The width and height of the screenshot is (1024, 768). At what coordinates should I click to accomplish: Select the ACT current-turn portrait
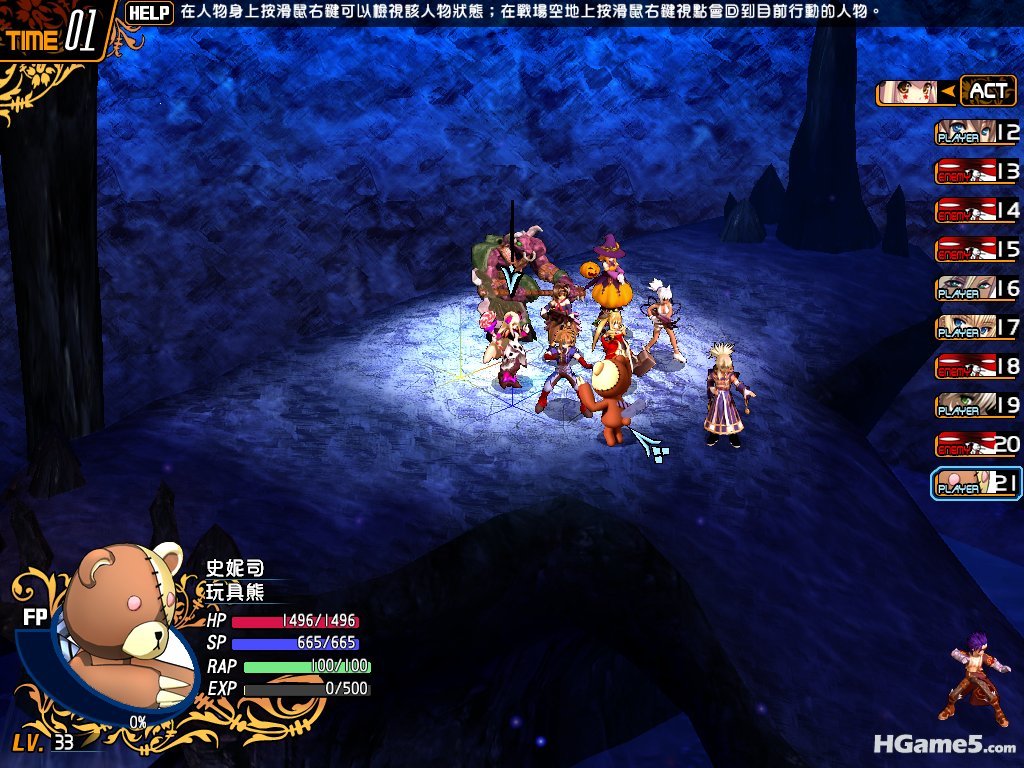point(908,93)
